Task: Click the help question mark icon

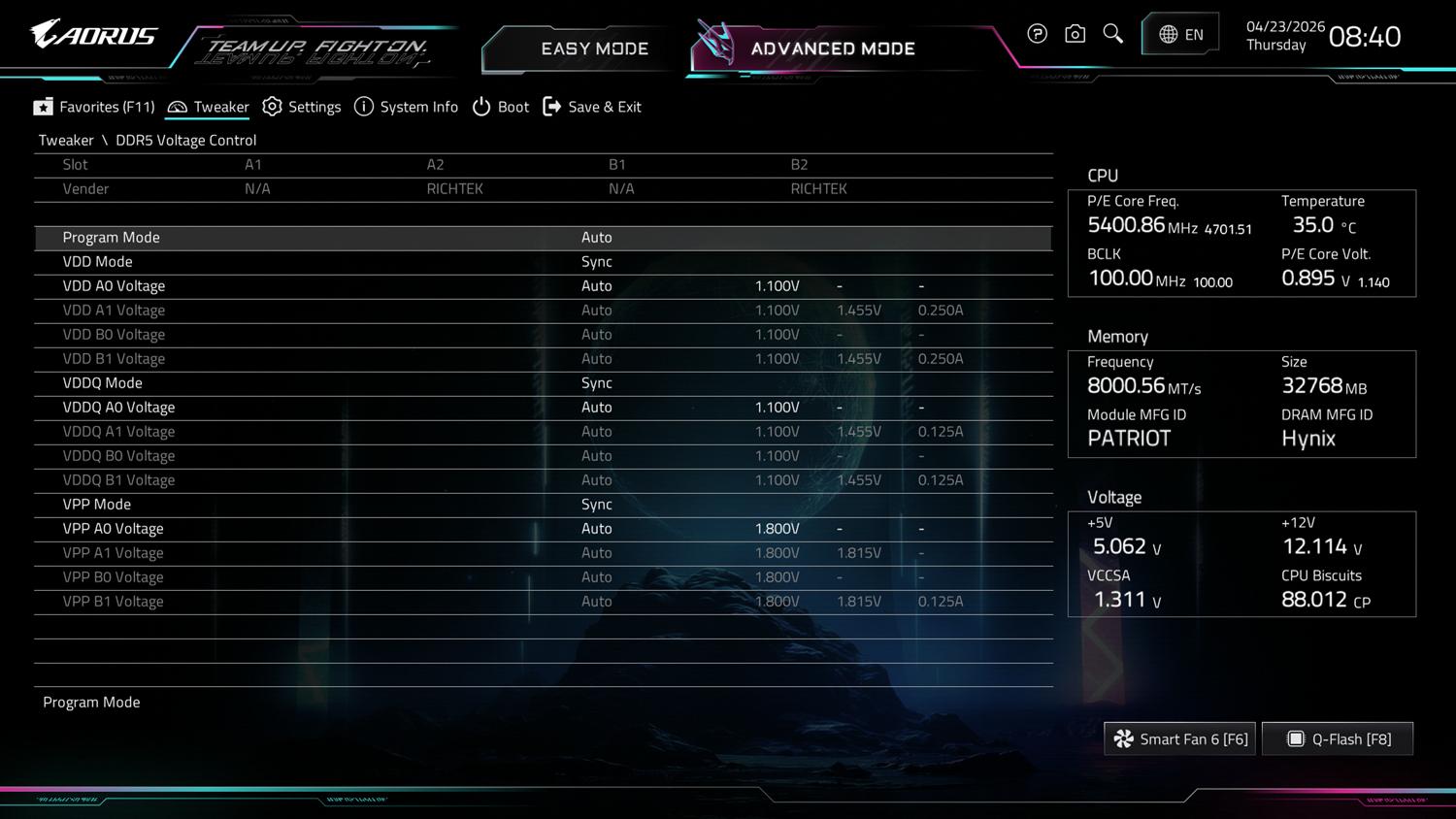Action: pyautogui.click(x=1037, y=35)
